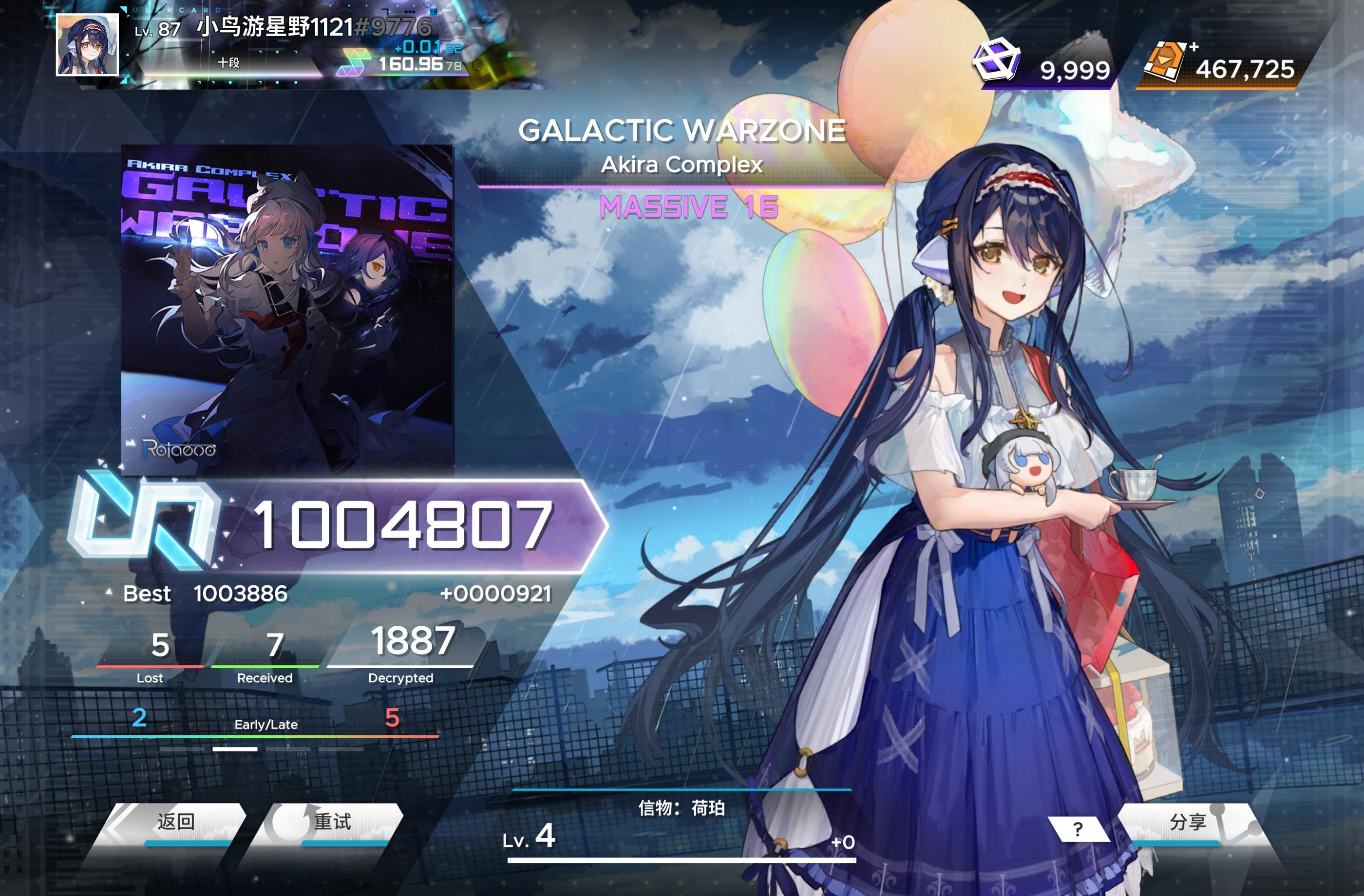Tap the orange coin icon with plus sign
1364x896 pixels.
pos(1167,61)
